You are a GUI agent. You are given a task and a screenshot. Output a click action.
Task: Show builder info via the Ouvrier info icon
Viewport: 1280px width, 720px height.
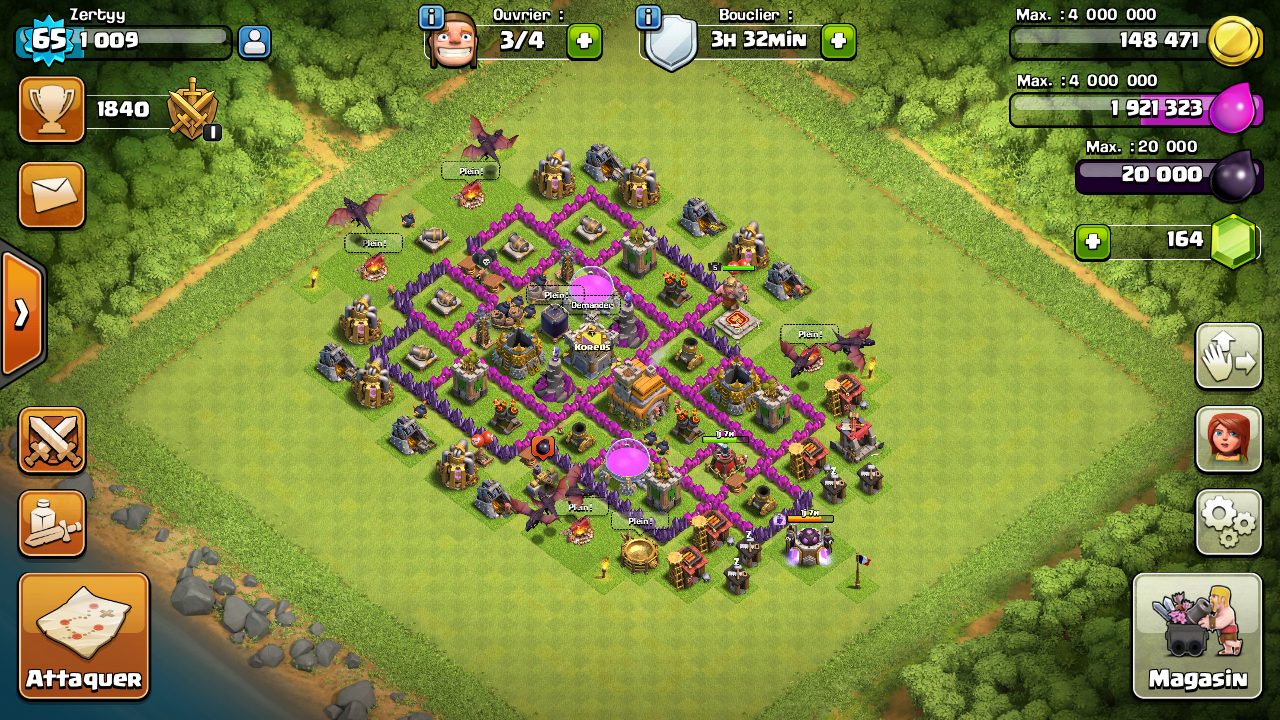[431, 17]
